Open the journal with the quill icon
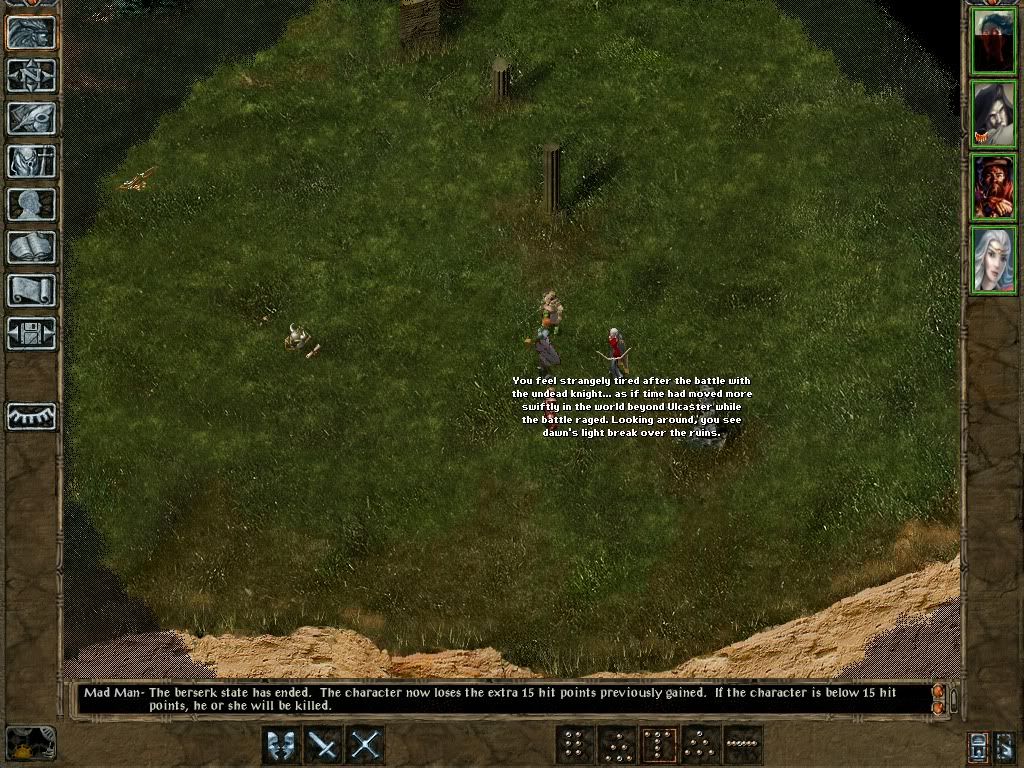 (31, 118)
